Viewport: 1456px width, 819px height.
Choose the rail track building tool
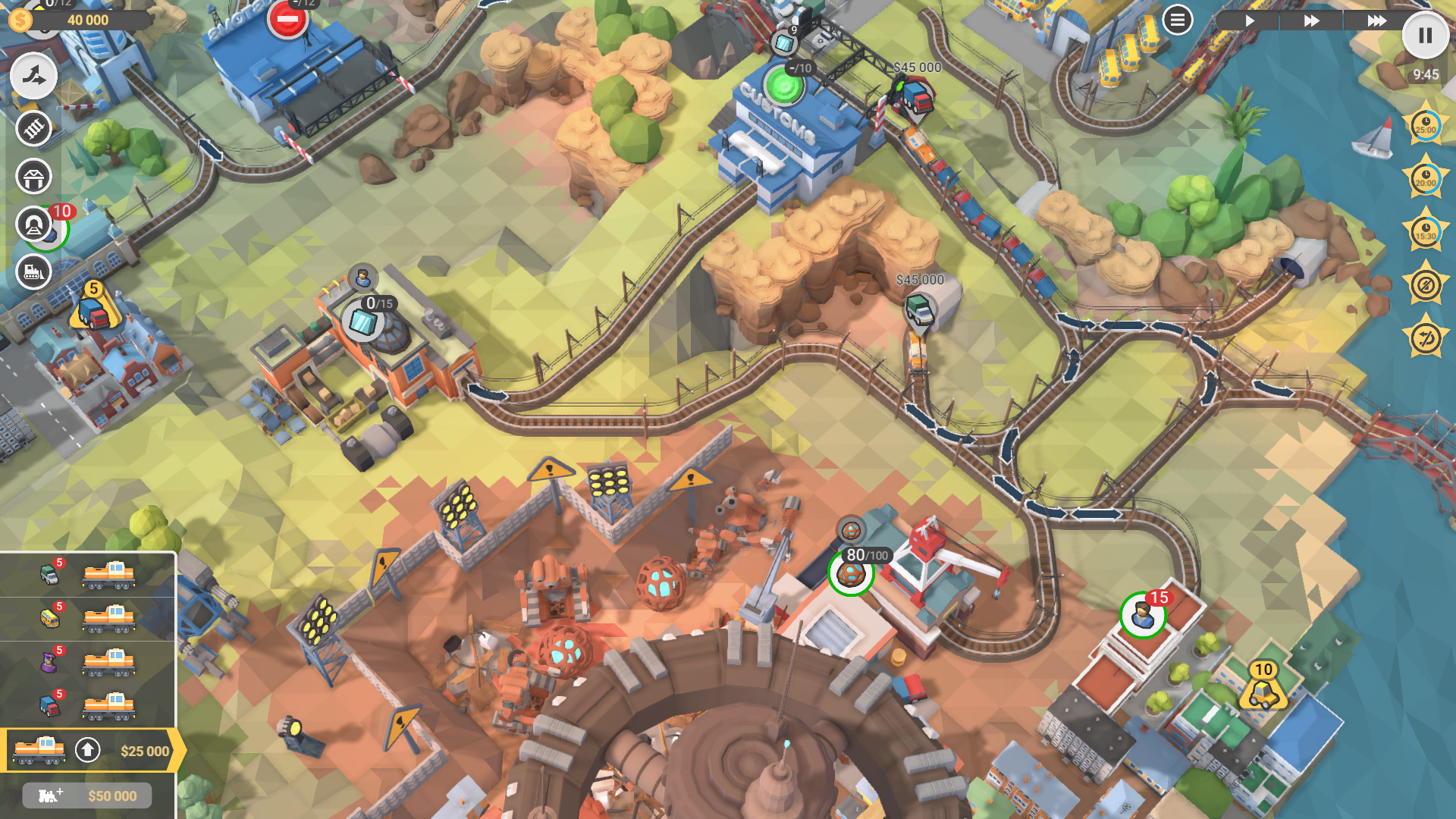coord(33,129)
